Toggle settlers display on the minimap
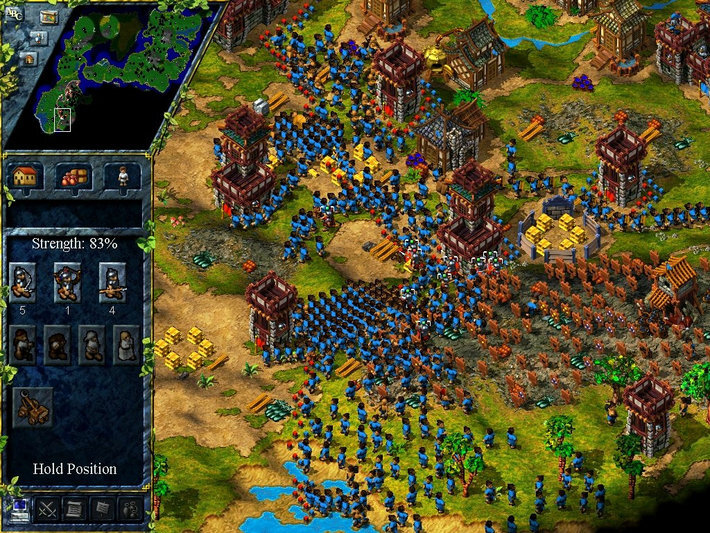Image resolution: width=710 pixels, height=533 pixels. tap(36, 37)
